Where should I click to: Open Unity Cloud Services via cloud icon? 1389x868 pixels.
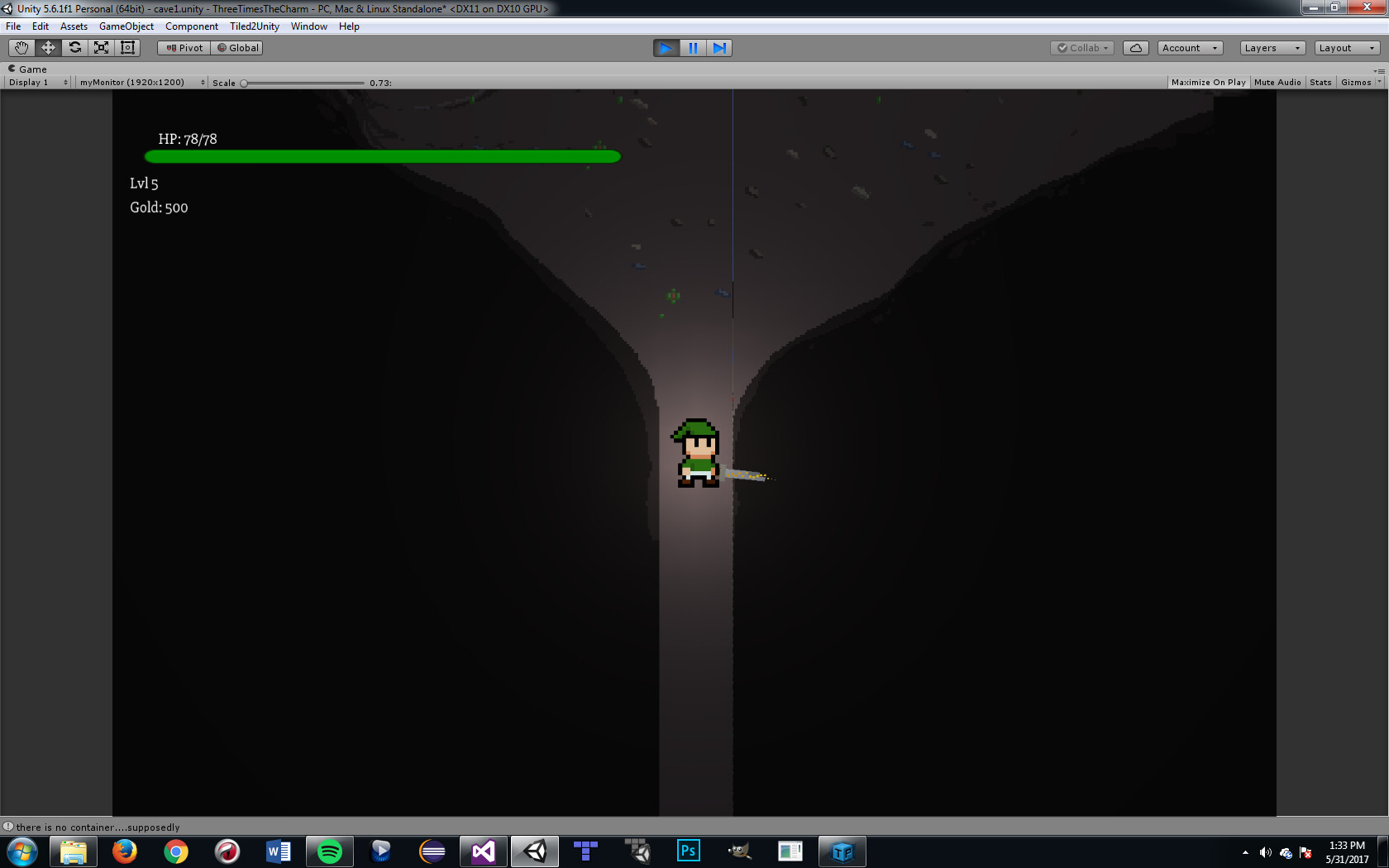pyautogui.click(x=1135, y=47)
